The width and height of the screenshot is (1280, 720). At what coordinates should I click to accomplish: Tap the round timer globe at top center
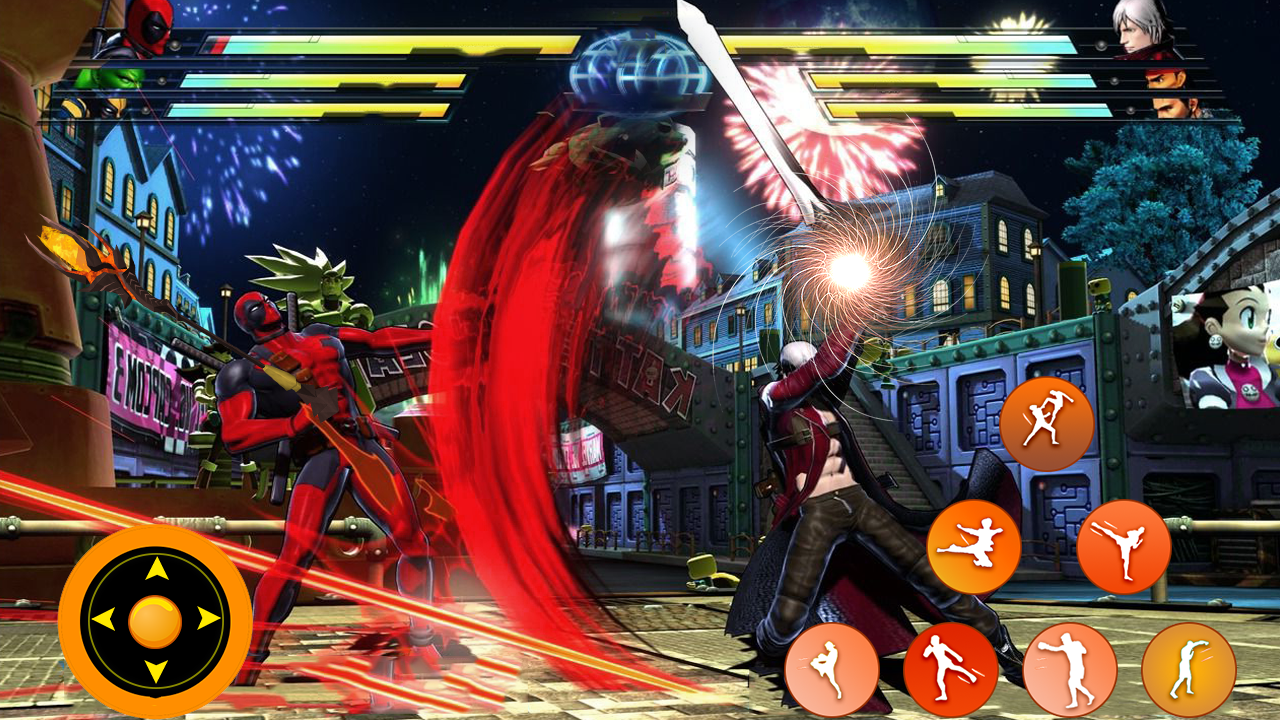tap(637, 70)
